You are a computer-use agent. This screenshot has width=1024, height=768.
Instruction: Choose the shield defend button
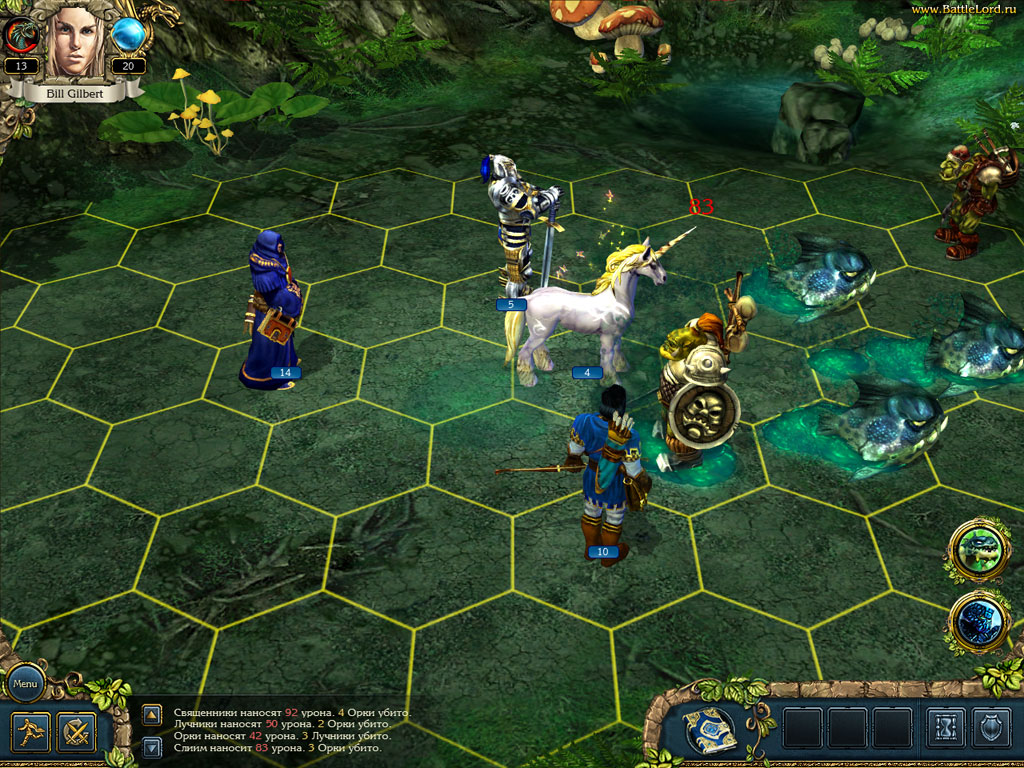pyautogui.click(x=993, y=729)
